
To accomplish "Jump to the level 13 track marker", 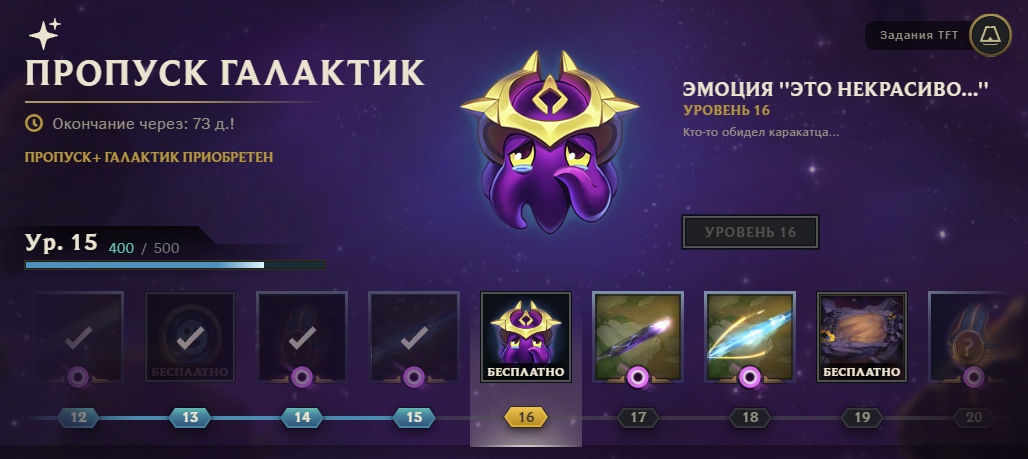I will [190, 417].
